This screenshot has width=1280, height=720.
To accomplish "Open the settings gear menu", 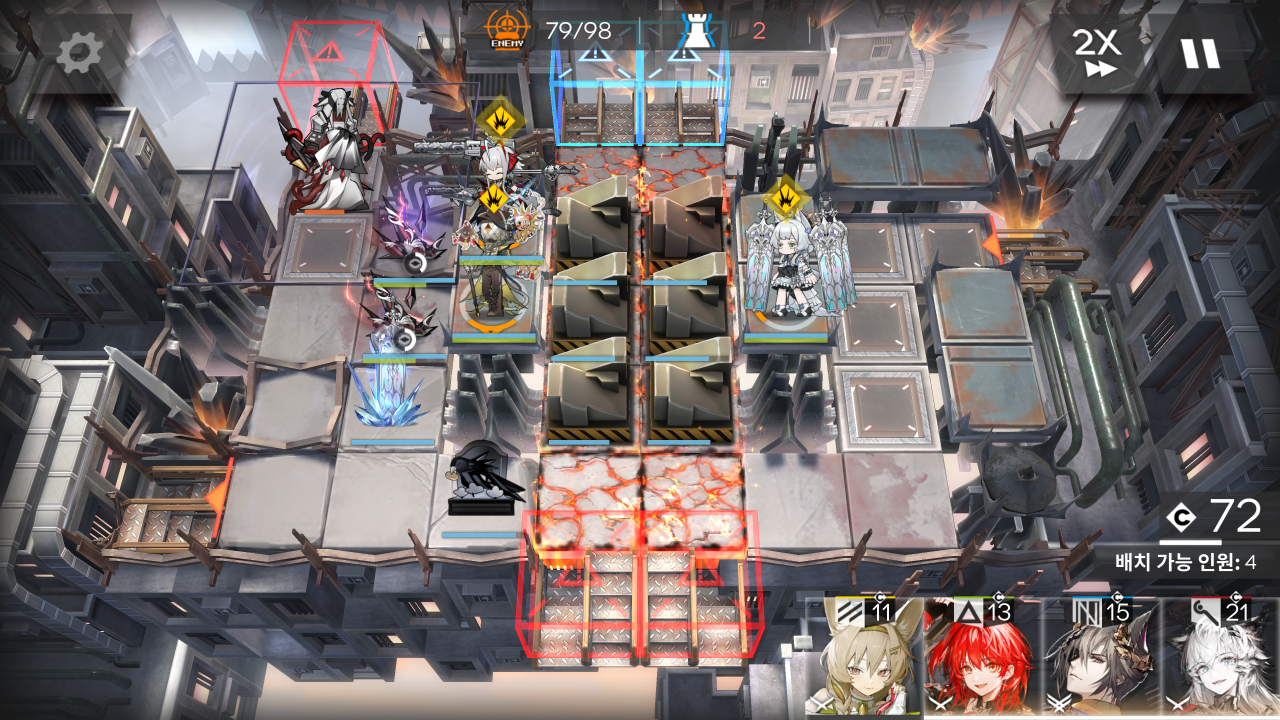I will tap(79, 52).
